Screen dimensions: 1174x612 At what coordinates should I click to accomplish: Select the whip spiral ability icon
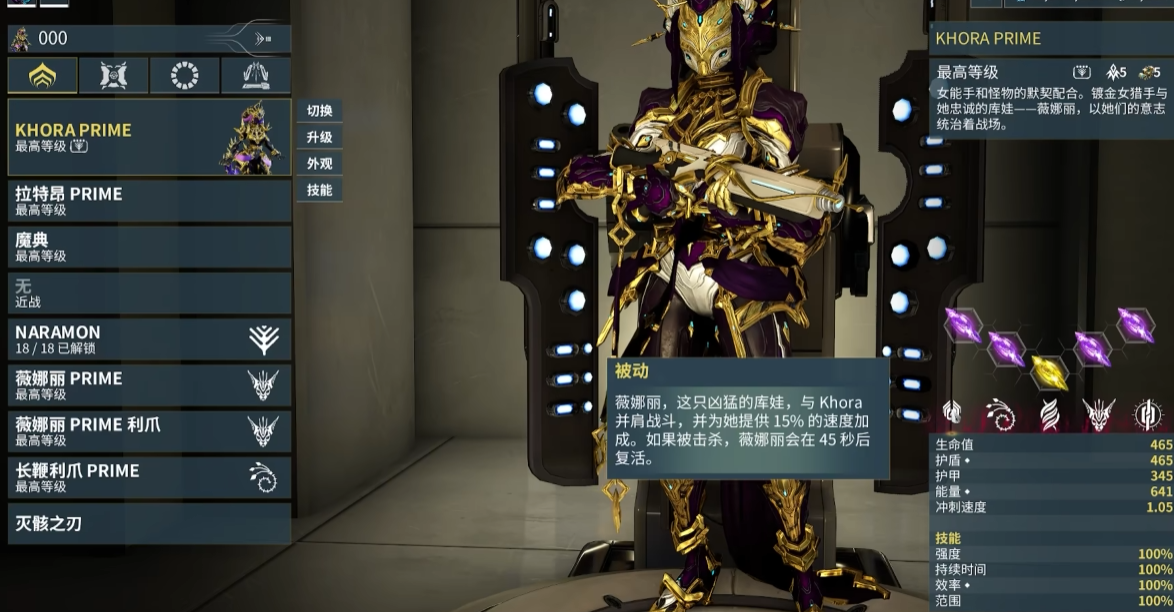coord(1000,413)
